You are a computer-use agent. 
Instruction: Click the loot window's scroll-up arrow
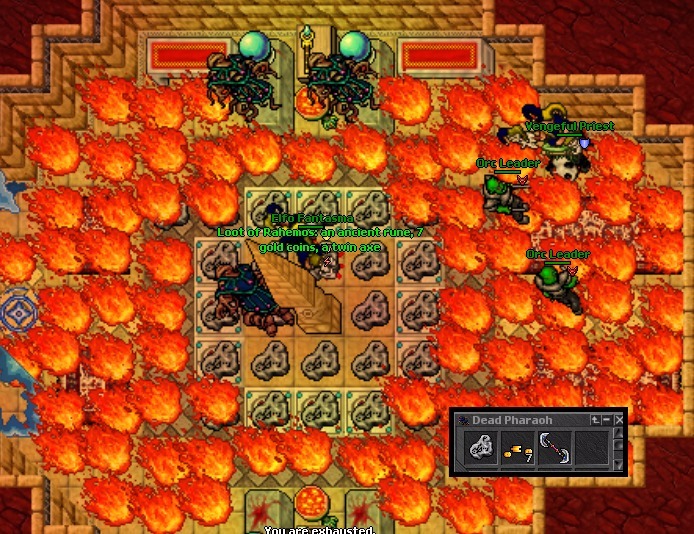pos(618,435)
